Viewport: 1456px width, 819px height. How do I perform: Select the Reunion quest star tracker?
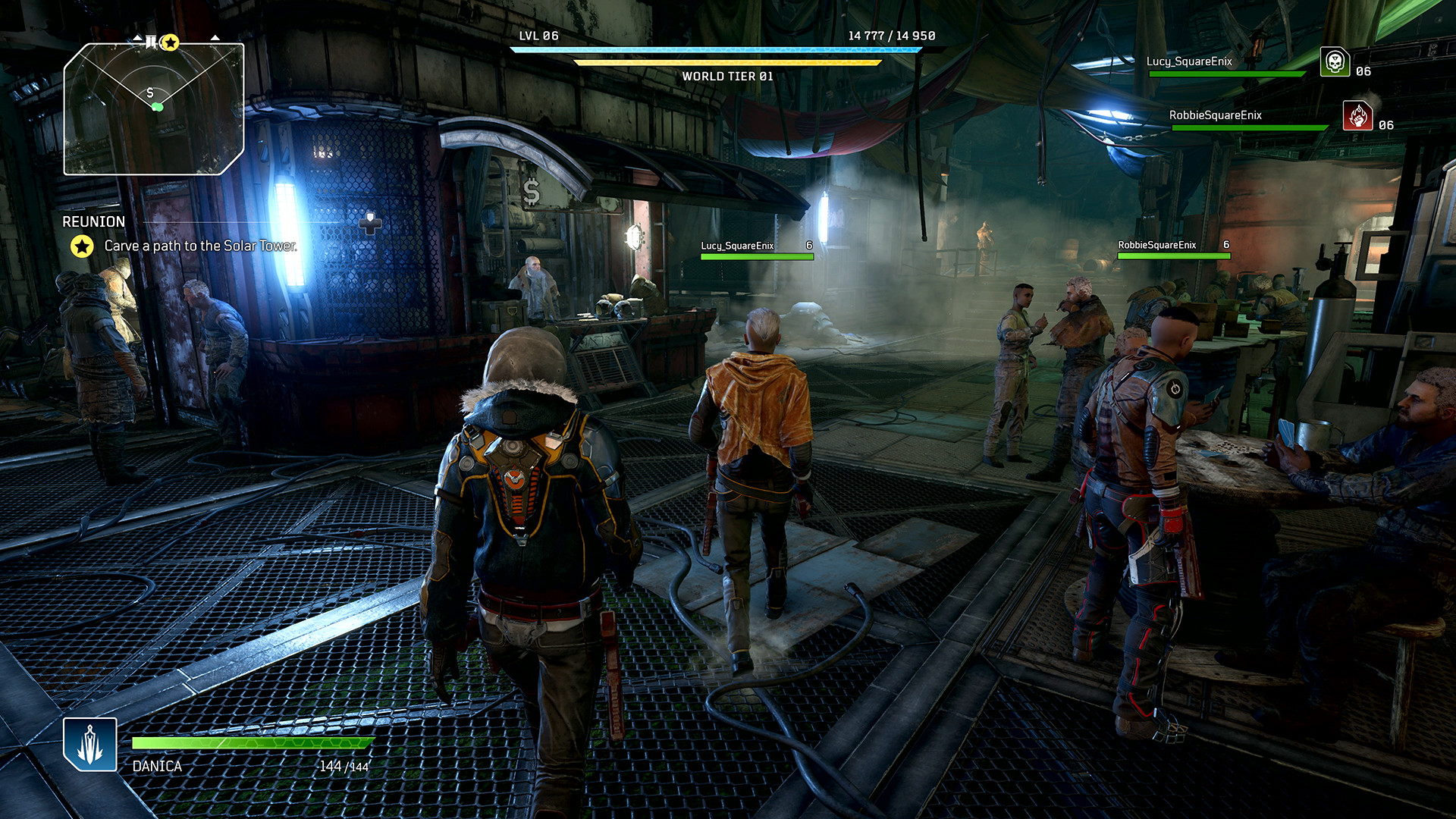(x=82, y=246)
